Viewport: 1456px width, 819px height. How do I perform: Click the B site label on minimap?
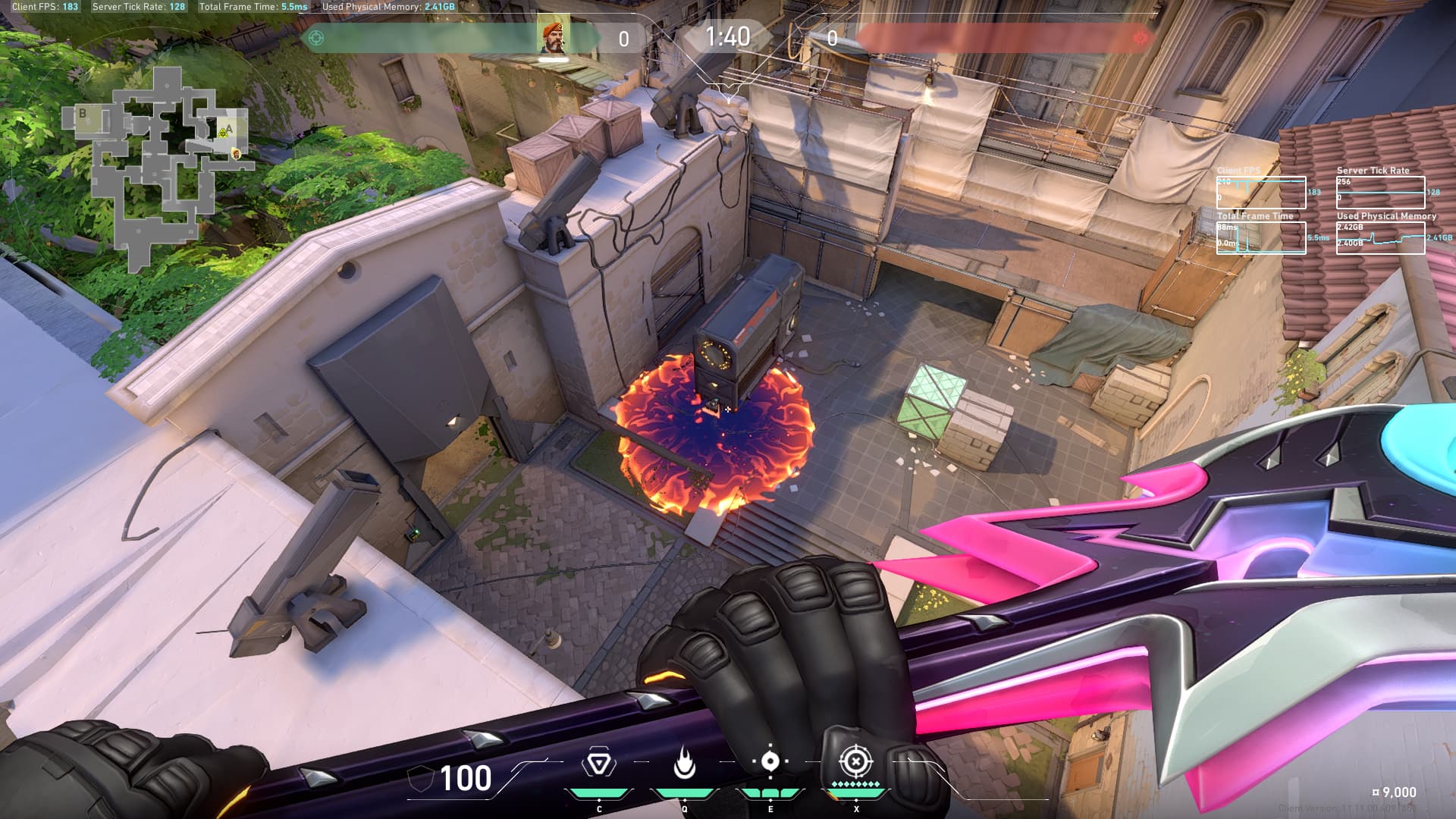83,114
